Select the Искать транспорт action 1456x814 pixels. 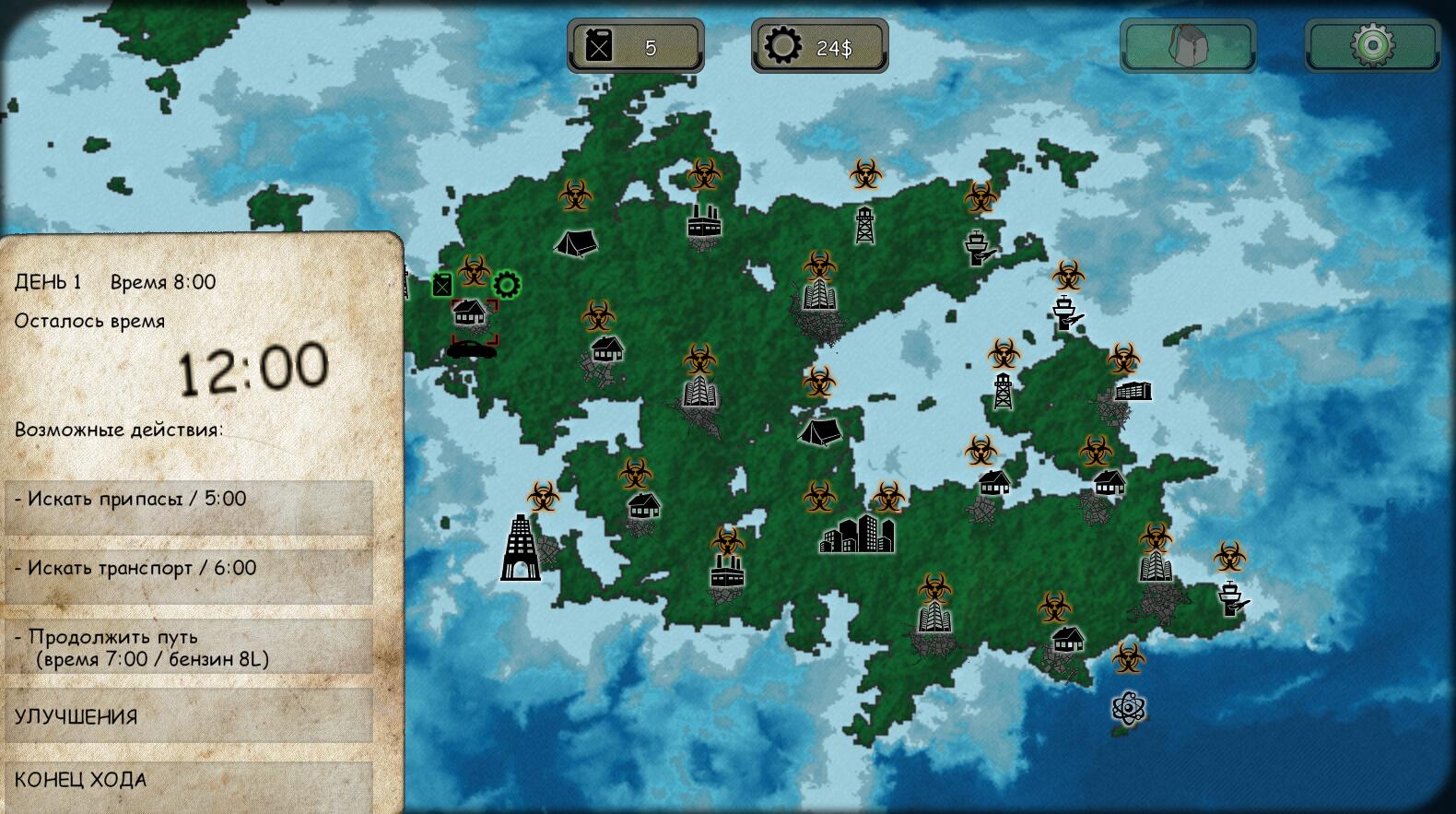pos(184,569)
